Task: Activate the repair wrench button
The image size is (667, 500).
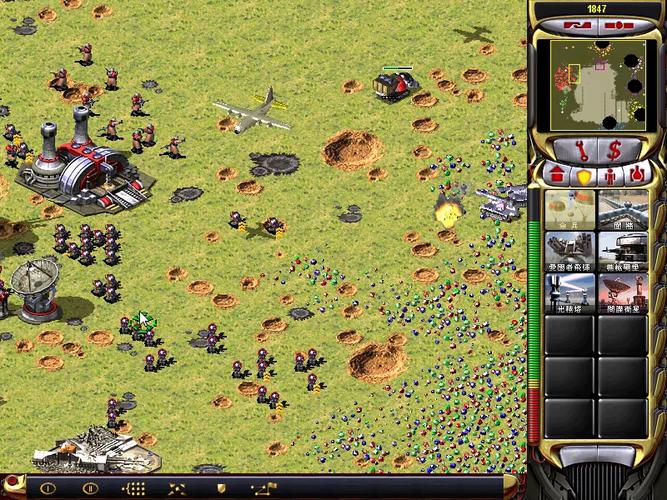Action: coord(579,150)
